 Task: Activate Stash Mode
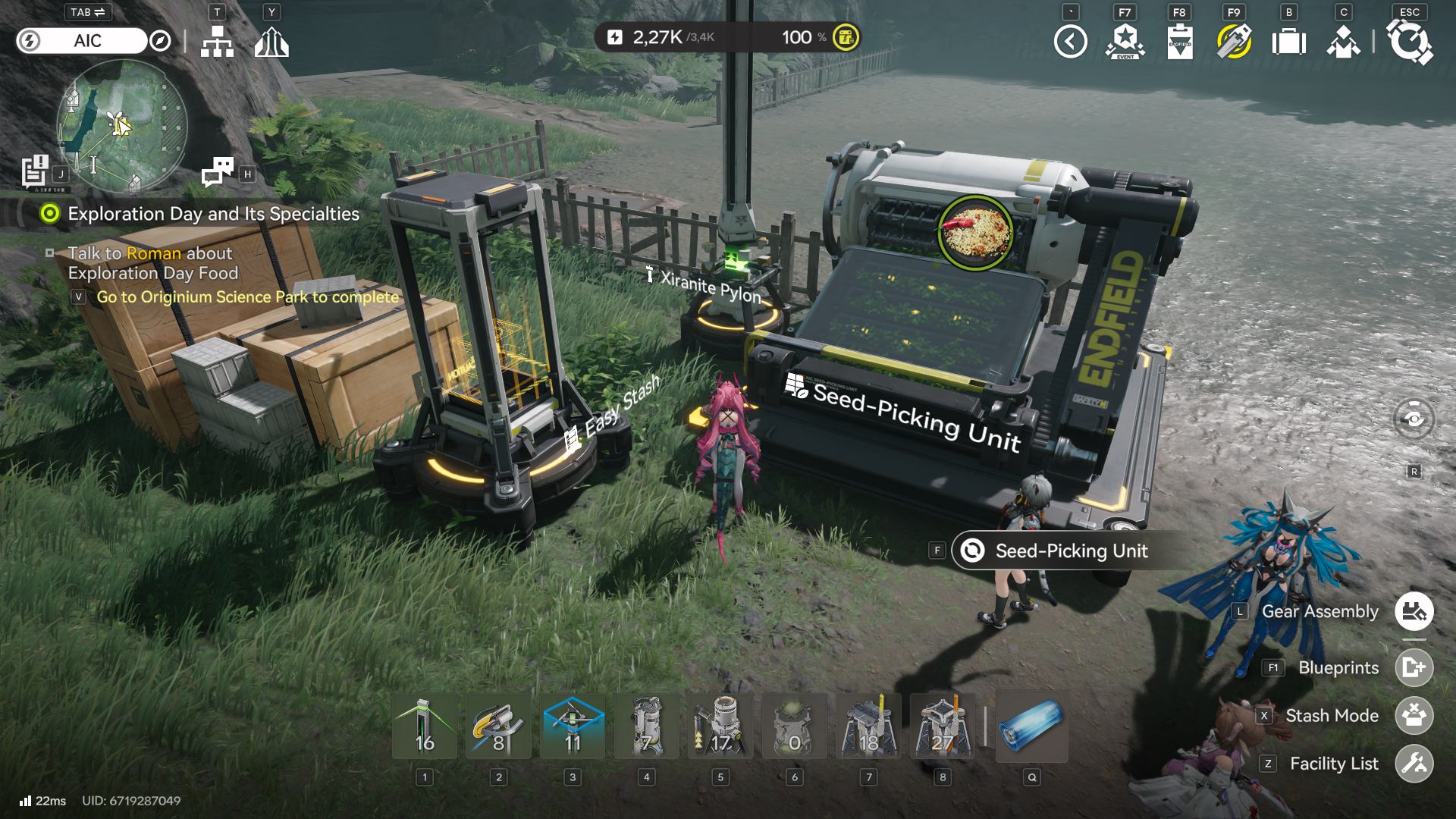point(1414,715)
